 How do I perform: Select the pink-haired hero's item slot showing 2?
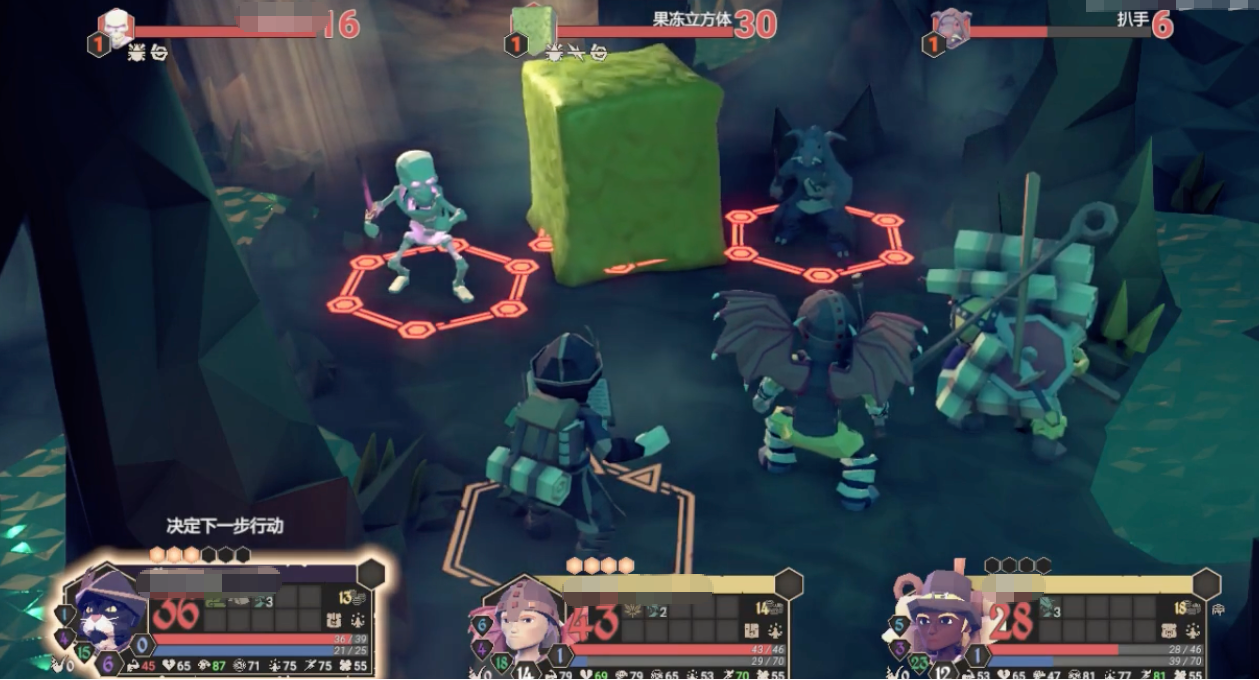pyautogui.click(x=657, y=610)
